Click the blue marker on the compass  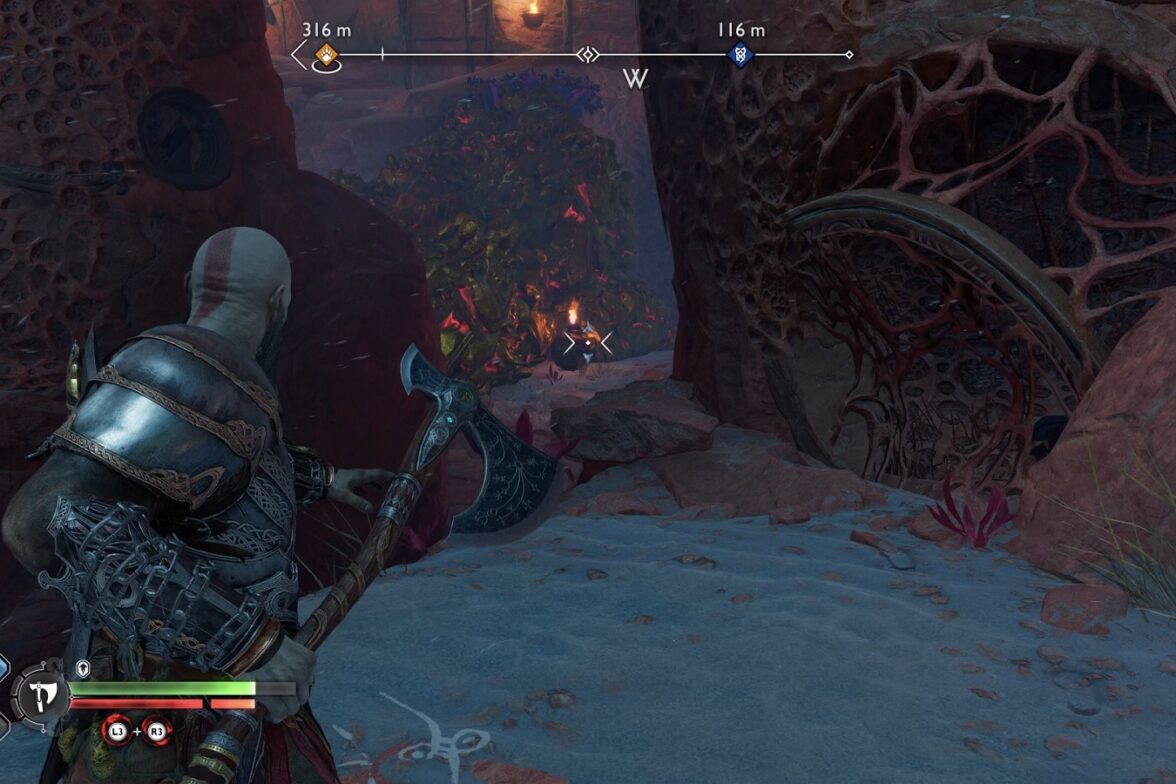click(740, 55)
